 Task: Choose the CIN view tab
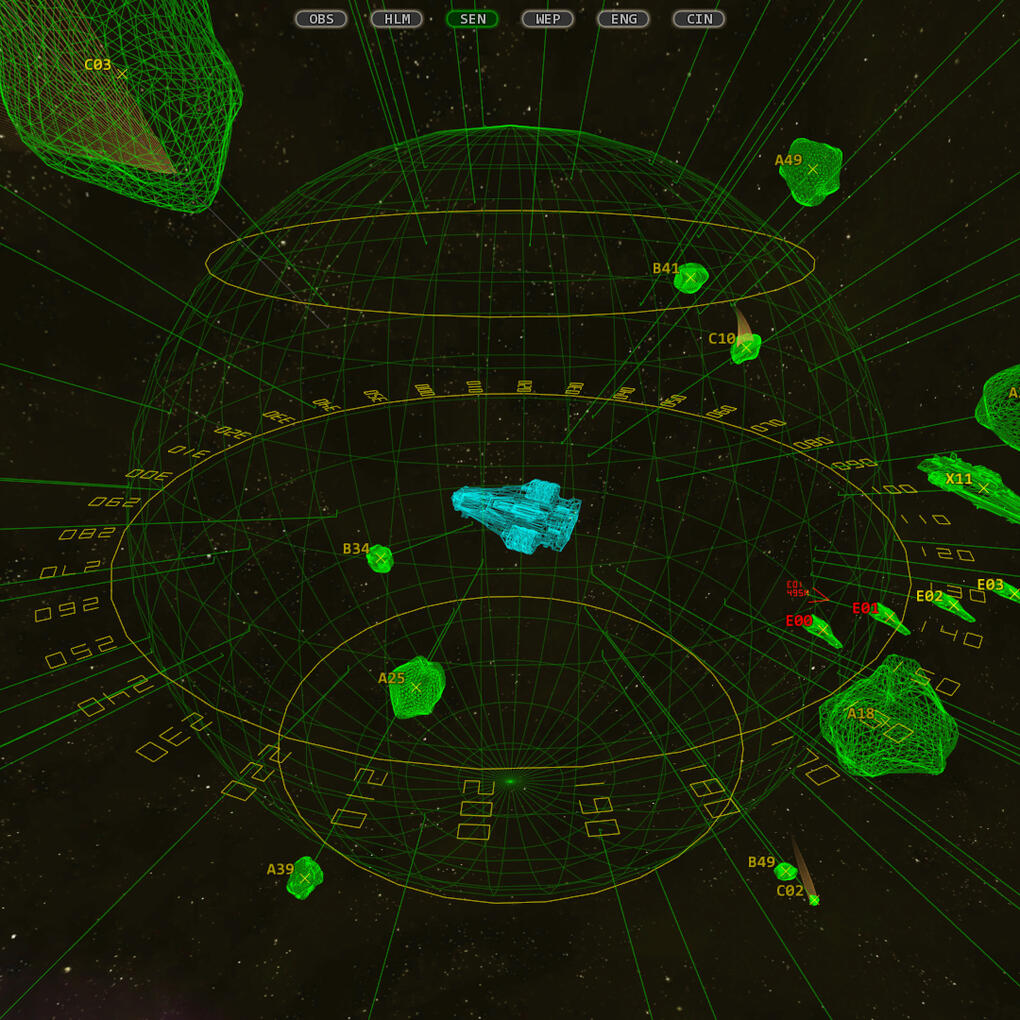pyautogui.click(x=699, y=19)
